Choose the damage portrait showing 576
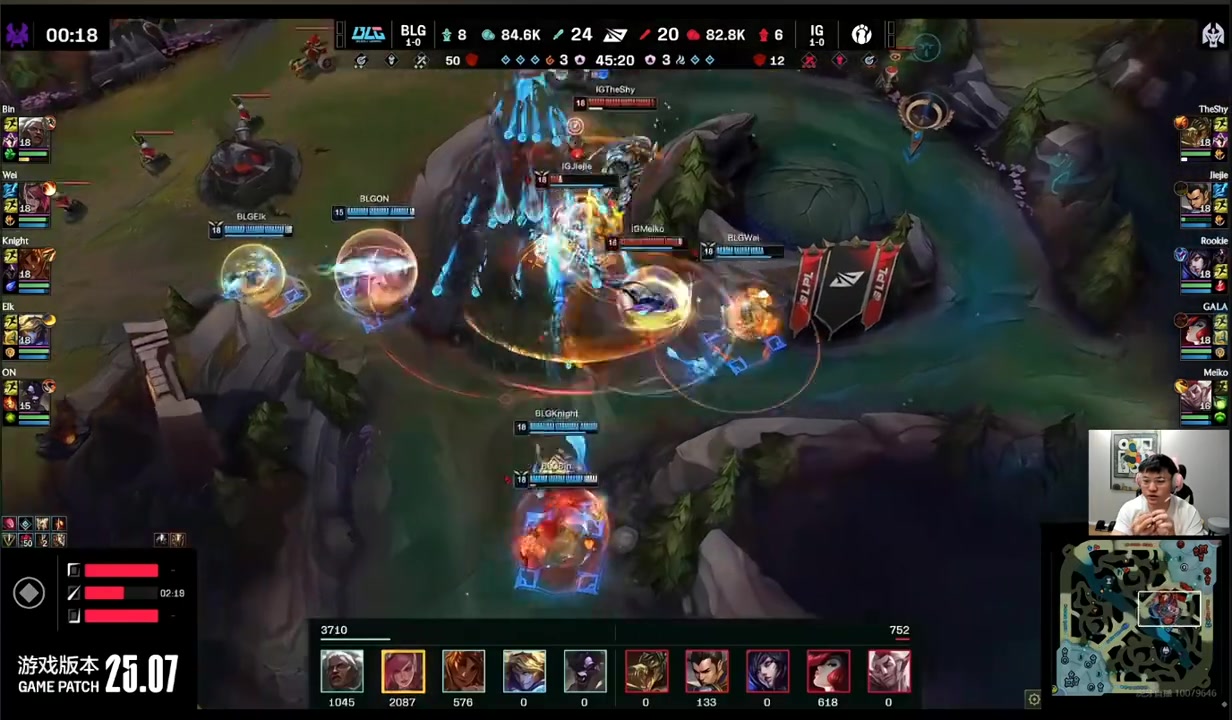 (x=464, y=671)
